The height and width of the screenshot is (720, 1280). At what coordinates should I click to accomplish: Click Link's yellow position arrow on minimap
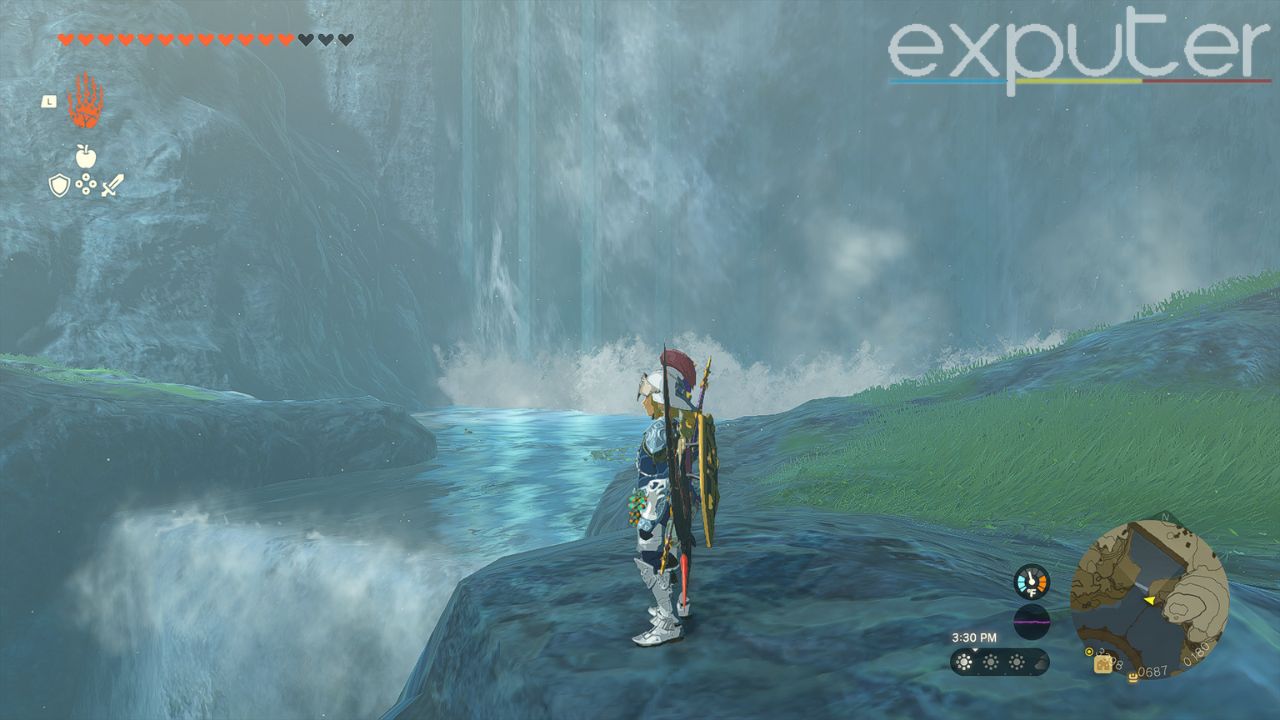tap(1149, 600)
